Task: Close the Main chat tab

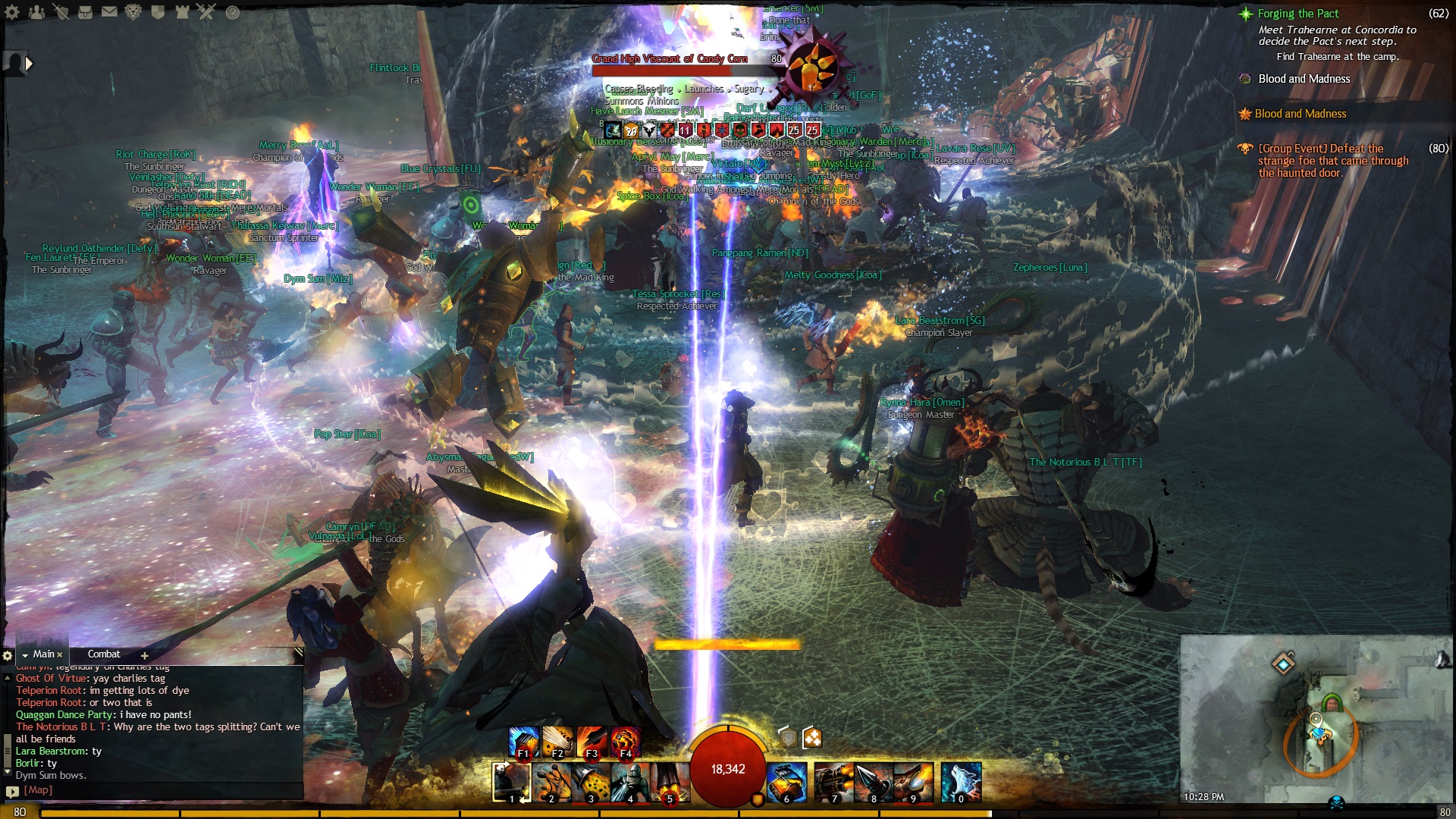Action: pyautogui.click(x=60, y=655)
